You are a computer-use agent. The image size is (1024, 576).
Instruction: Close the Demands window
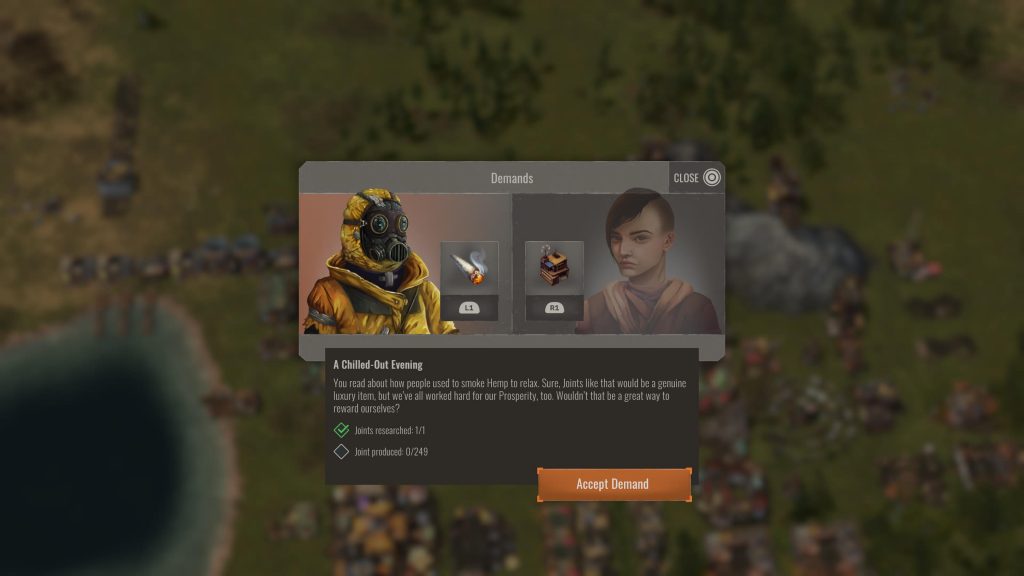[697, 178]
